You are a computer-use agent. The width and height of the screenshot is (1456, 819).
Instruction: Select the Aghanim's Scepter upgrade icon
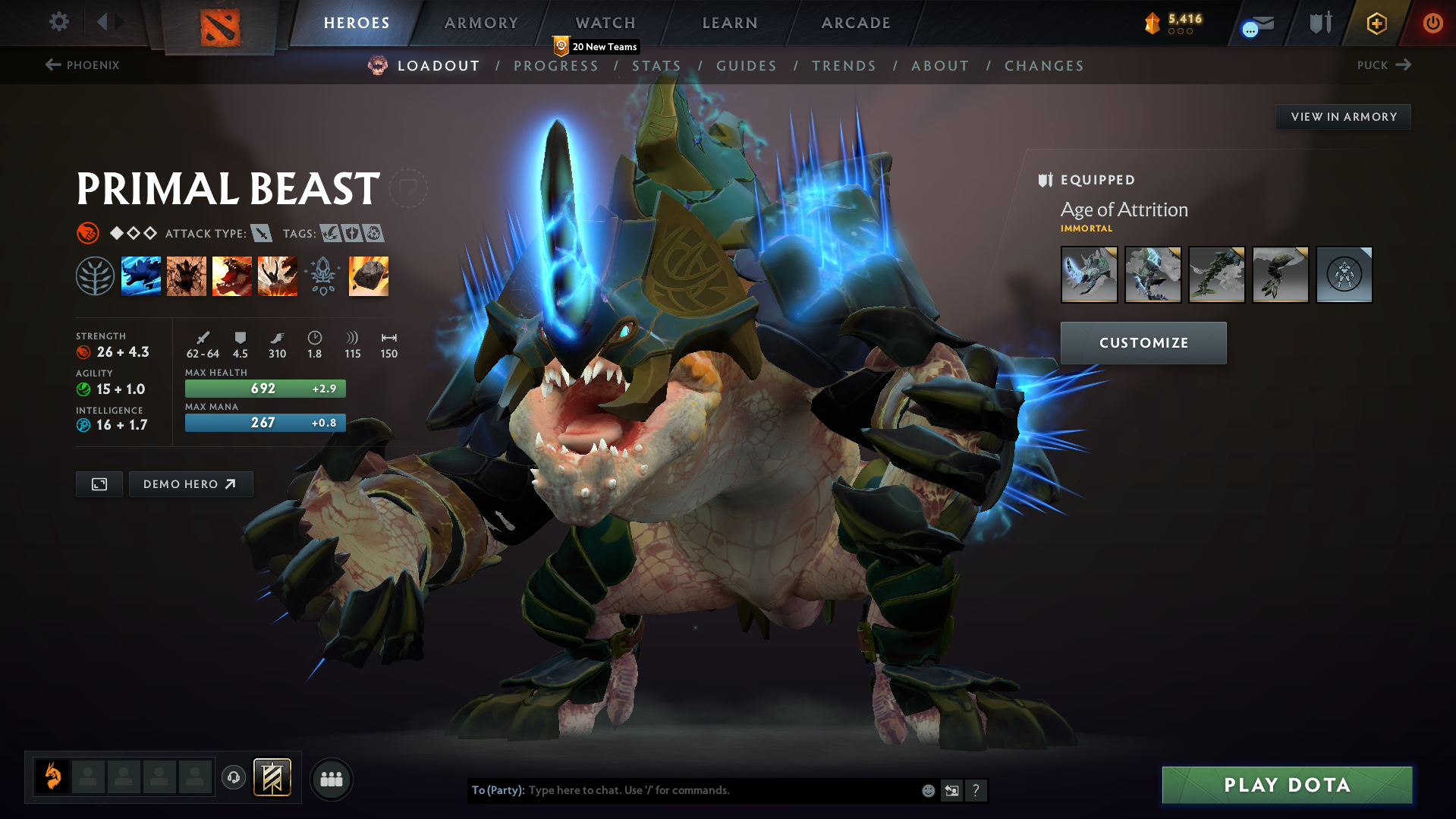(x=323, y=276)
